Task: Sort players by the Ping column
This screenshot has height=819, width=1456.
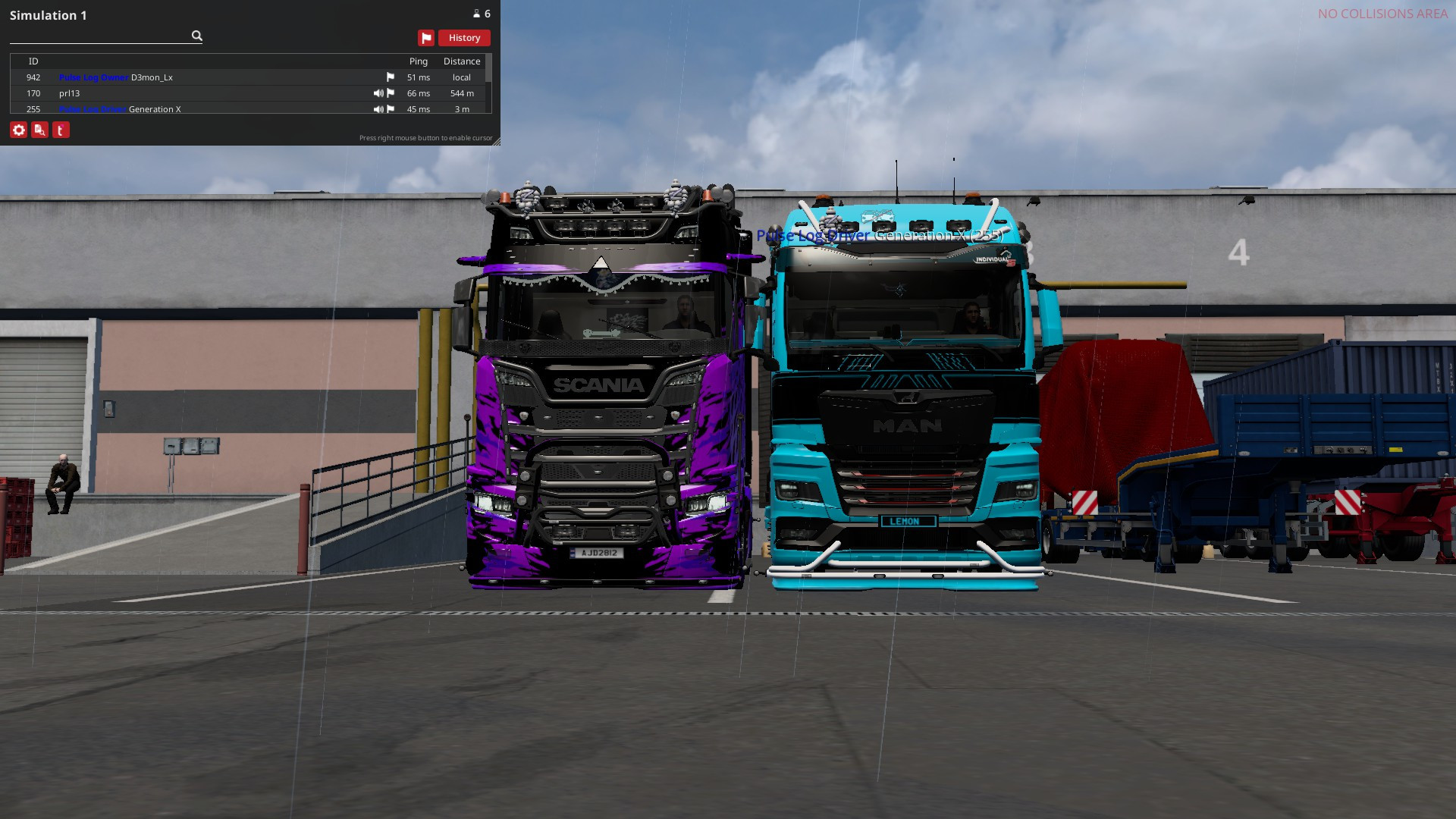Action: [418, 61]
